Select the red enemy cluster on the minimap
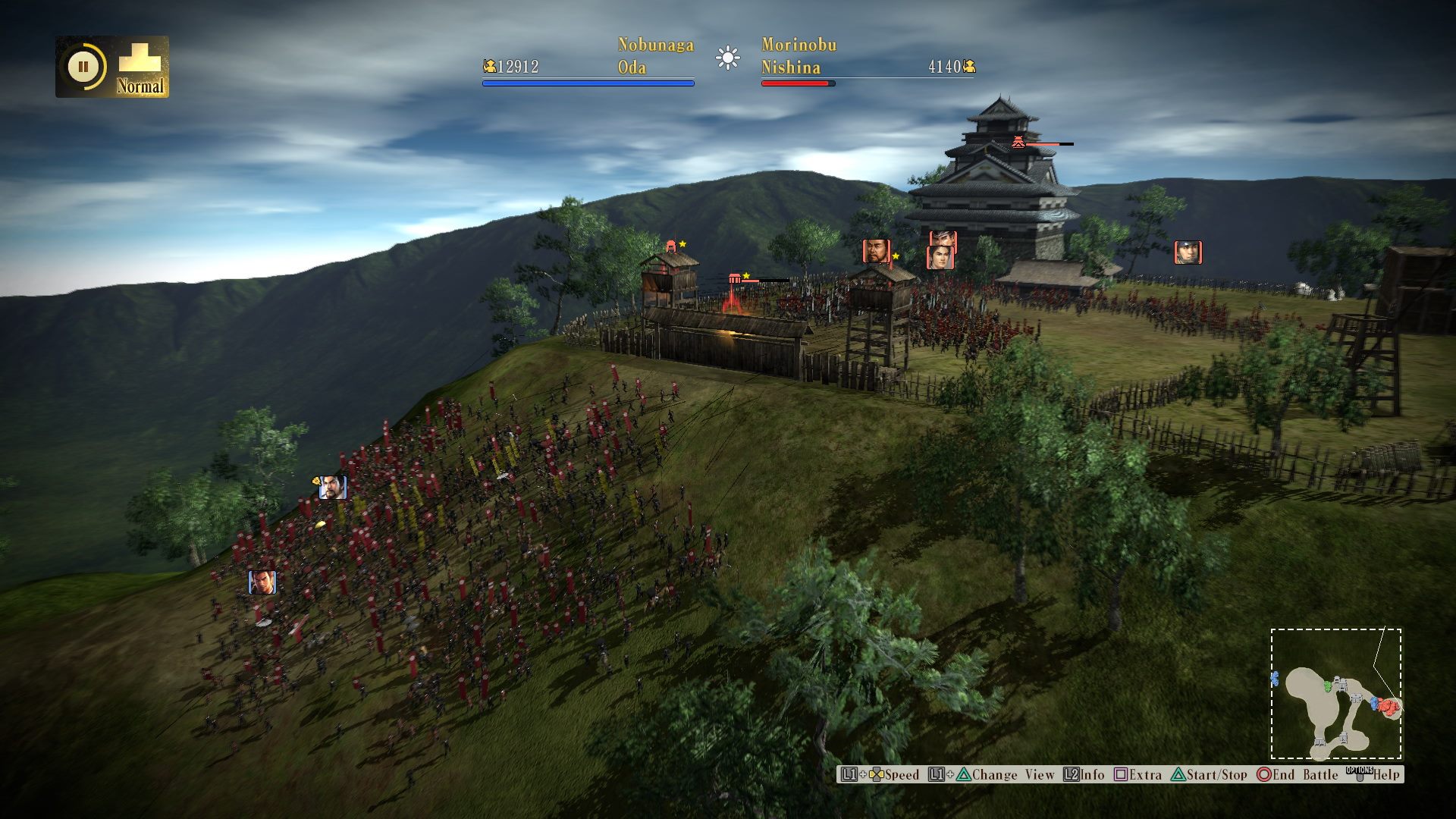The height and width of the screenshot is (819, 1456). pos(1388,707)
